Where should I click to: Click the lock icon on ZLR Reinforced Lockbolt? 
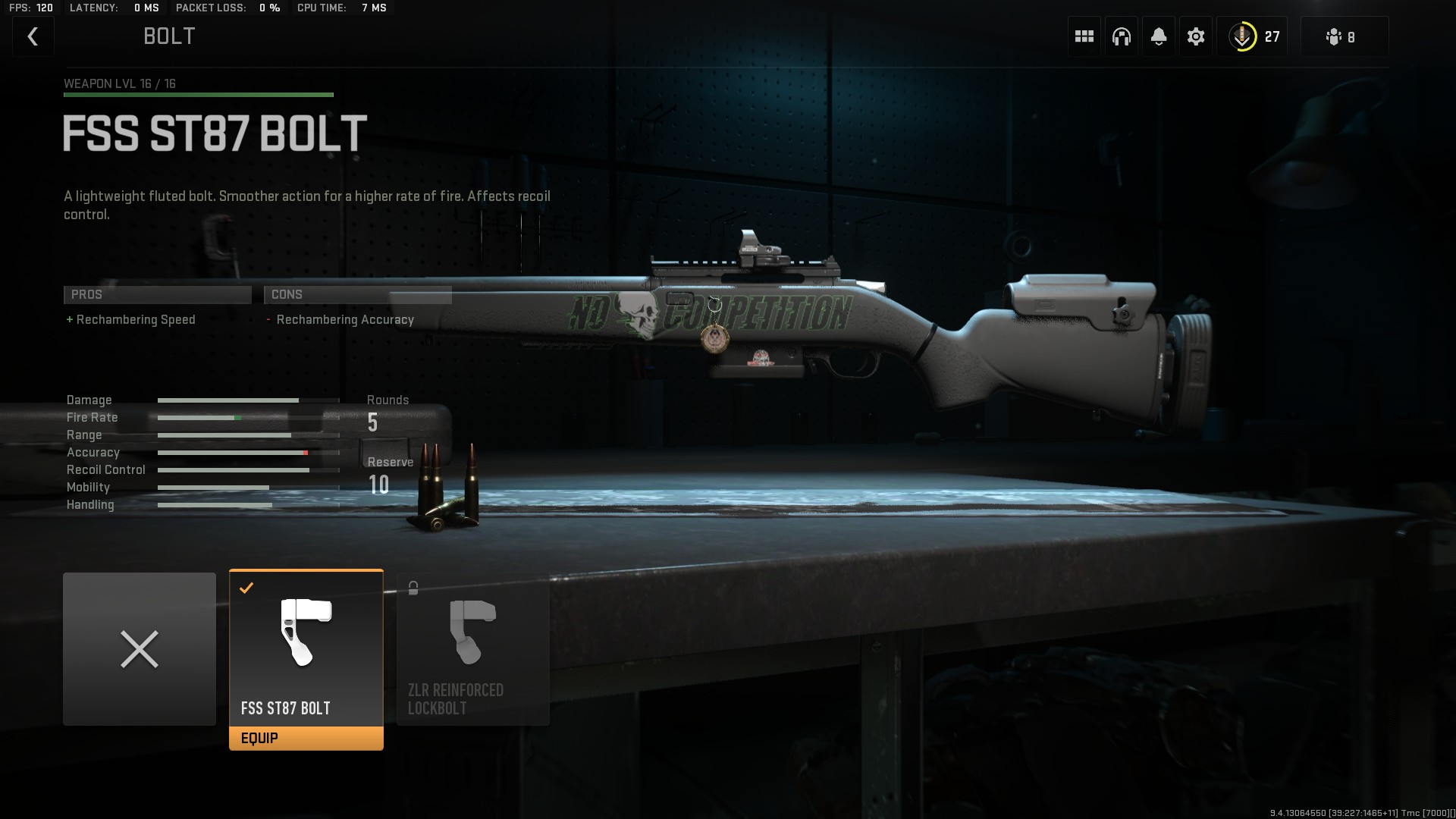(413, 587)
